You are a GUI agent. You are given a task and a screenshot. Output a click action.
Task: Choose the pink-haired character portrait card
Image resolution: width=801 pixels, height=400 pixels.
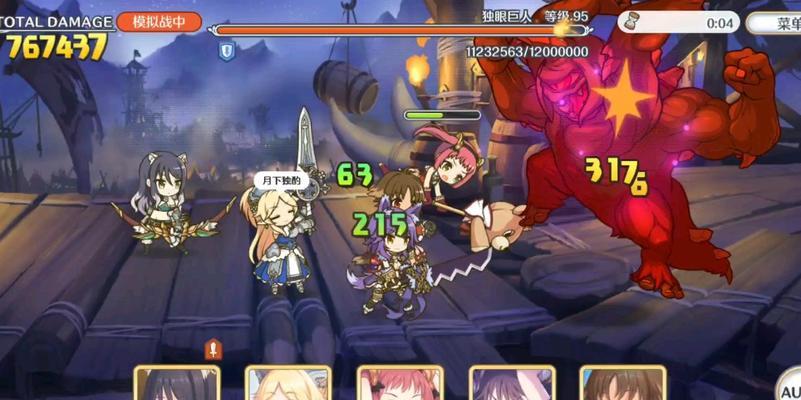coord(400,384)
